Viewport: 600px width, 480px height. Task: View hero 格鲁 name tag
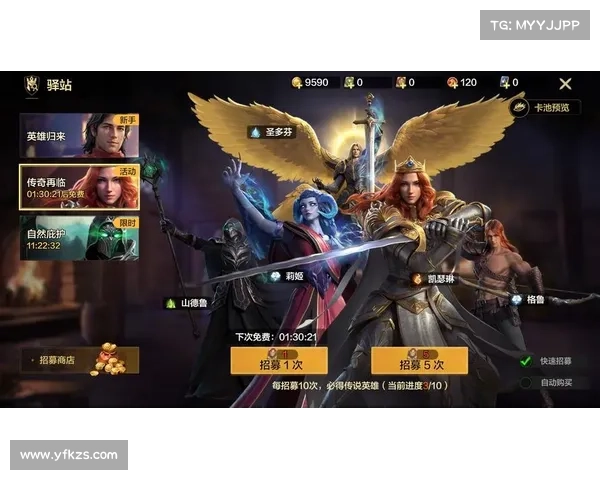click(x=528, y=299)
